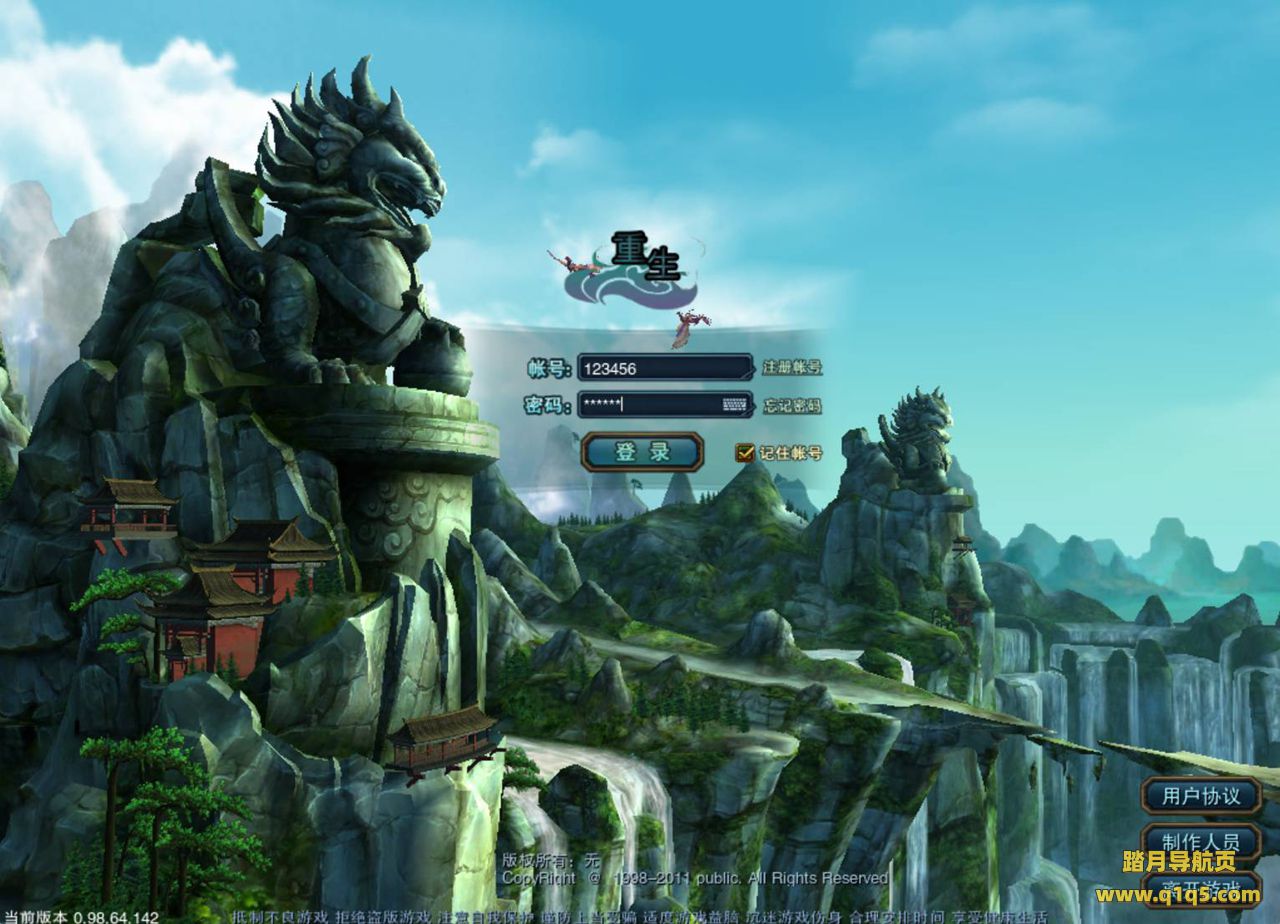
Task: Show the 制作人员 credits
Action: pos(1201,838)
